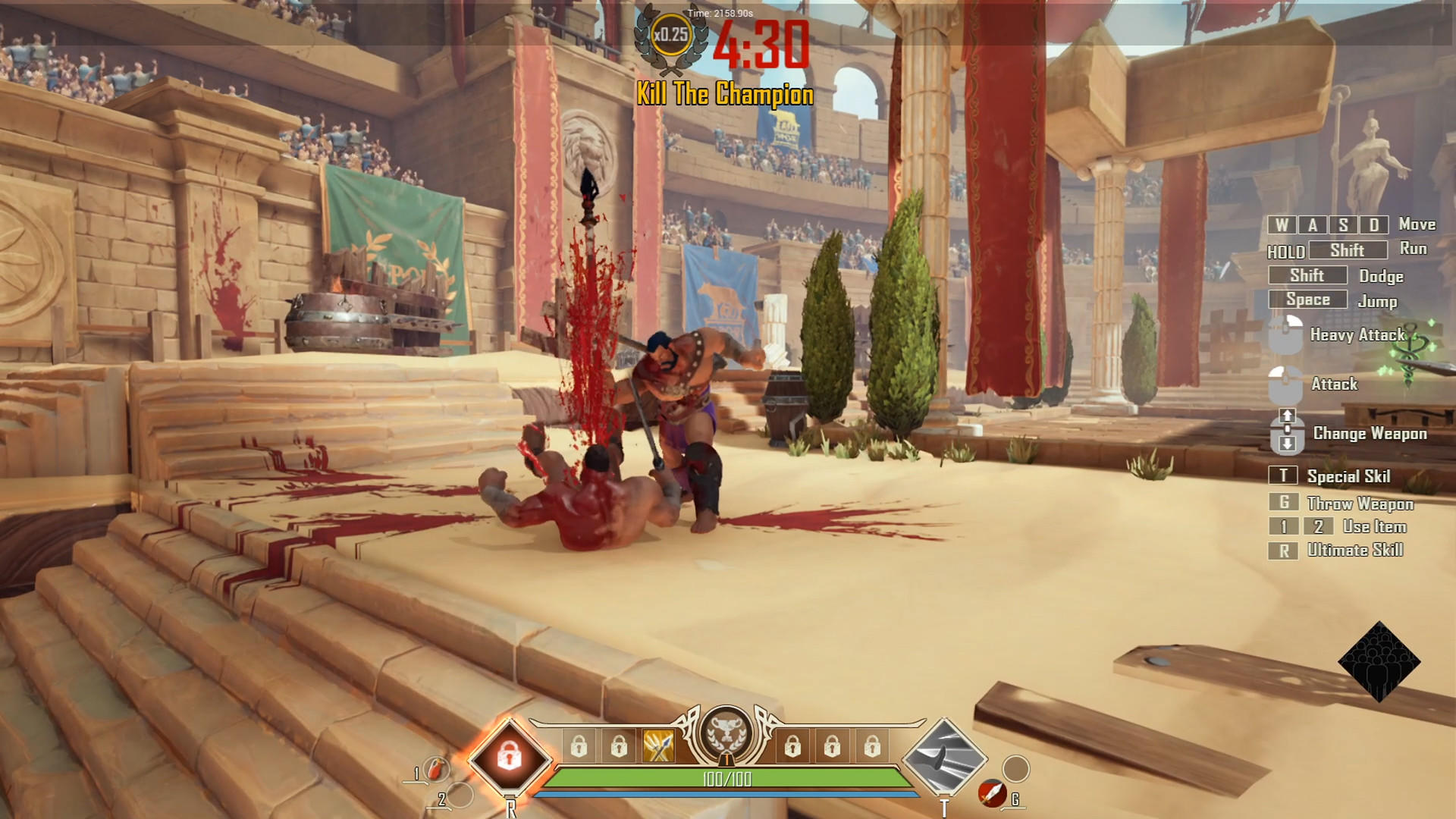Click the Shift Dodge key hint
Screen dimensions: 1456x819
tap(1307, 276)
